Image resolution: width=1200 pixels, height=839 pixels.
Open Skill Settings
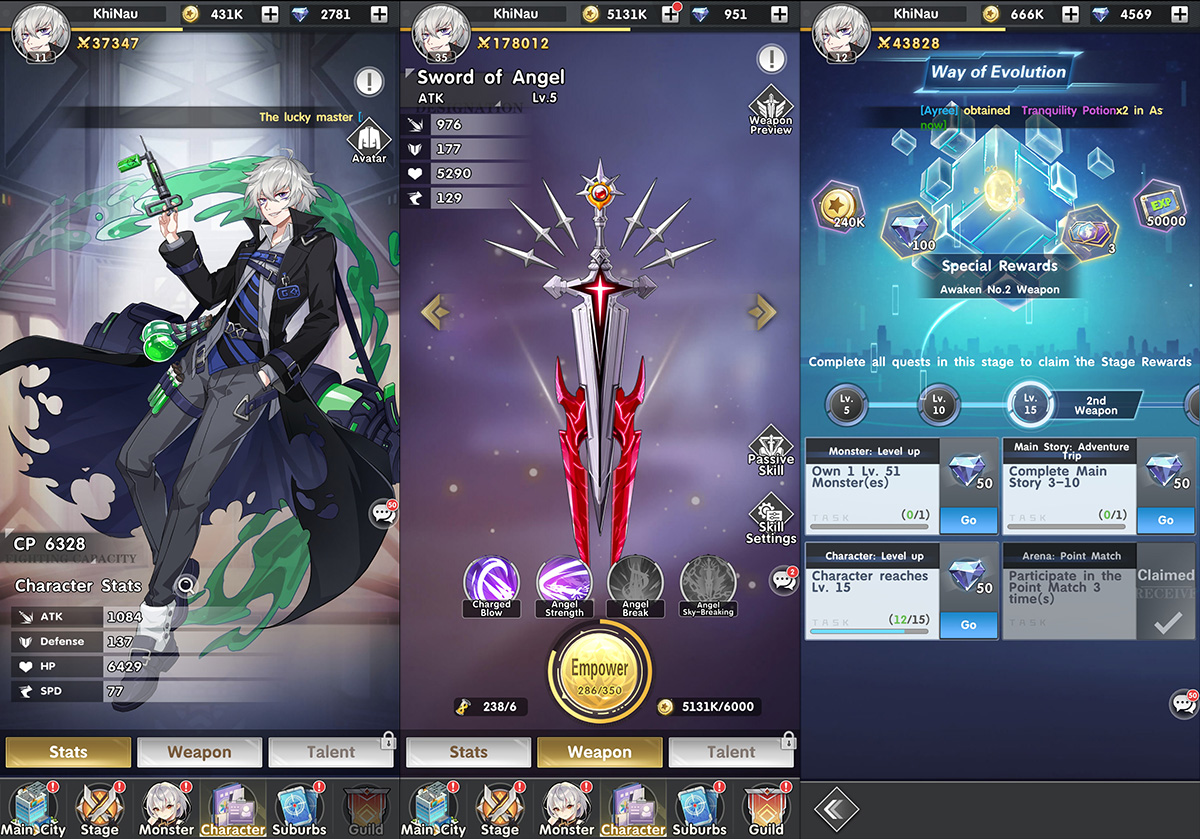[x=770, y=520]
